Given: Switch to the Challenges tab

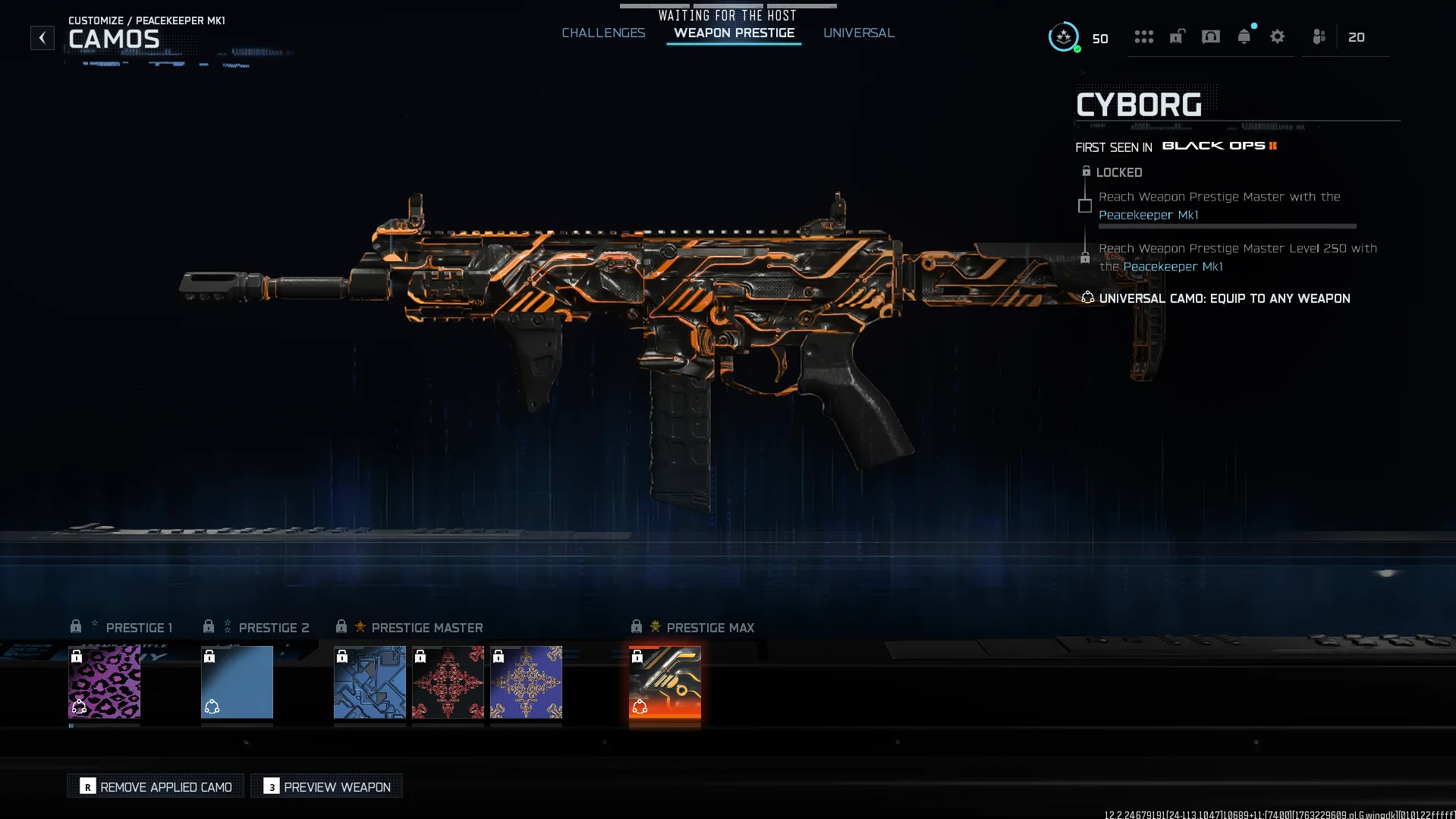Looking at the screenshot, I should coord(603,33).
